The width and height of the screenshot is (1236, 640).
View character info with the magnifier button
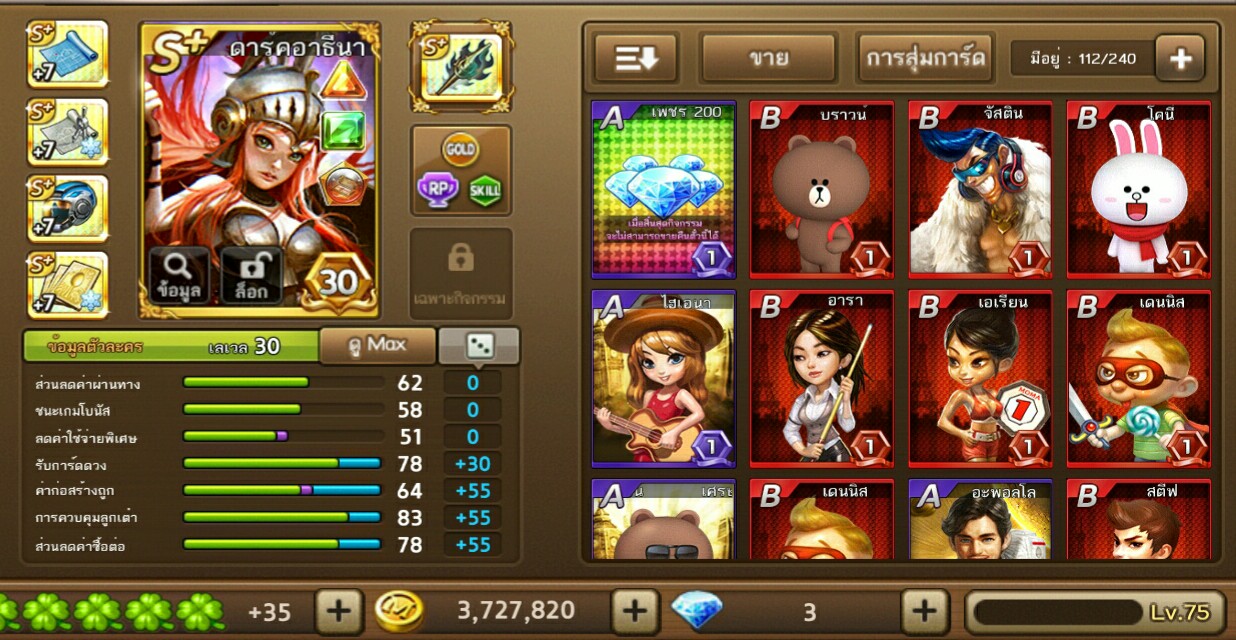coord(180,276)
